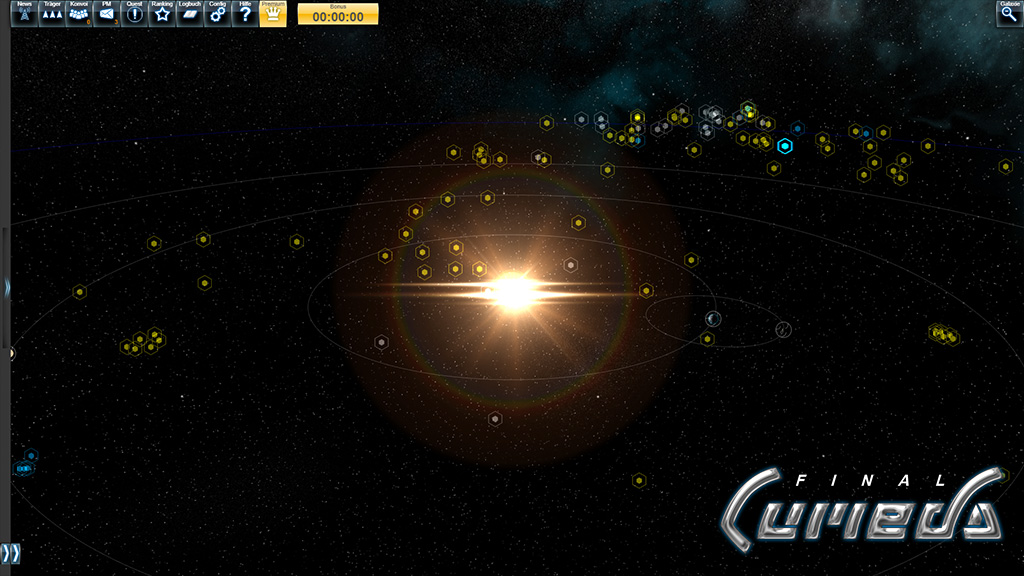Open the Galaxie magnifier view
The height and width of the screenshot is (576, 1024).
[1009, 13]
